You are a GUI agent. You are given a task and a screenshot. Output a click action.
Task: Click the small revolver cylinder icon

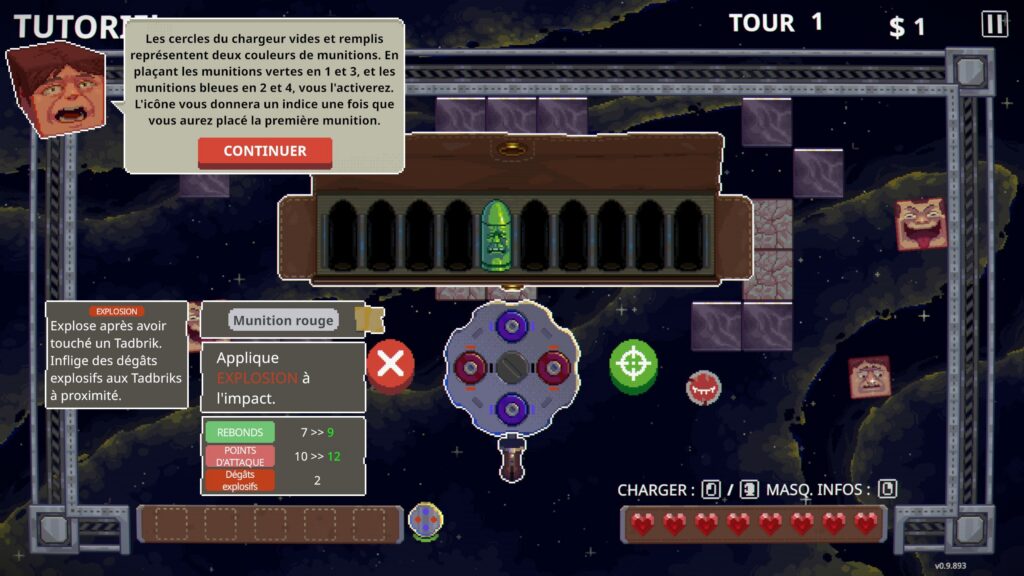coord(426,520)
